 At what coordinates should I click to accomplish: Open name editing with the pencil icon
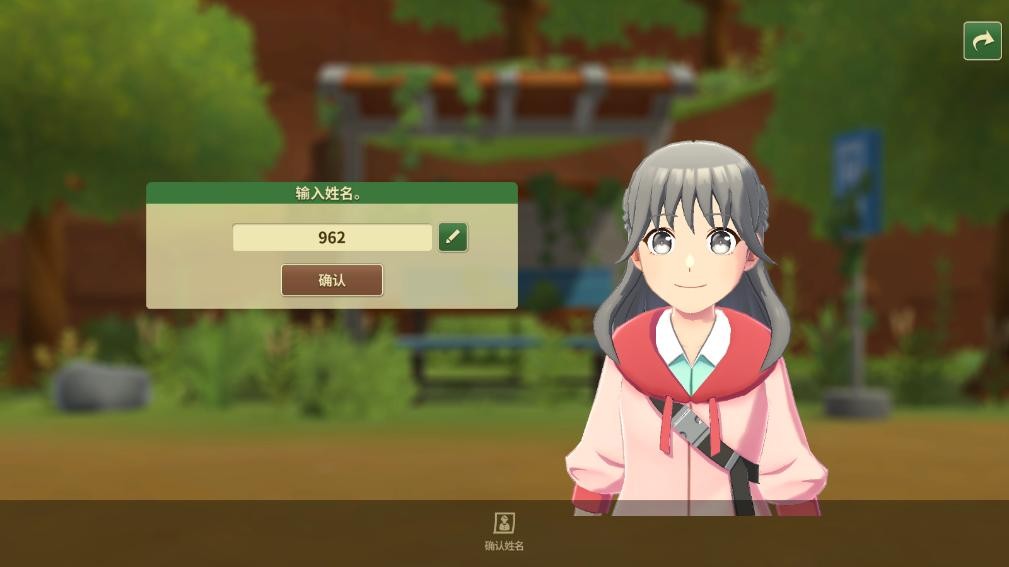point(453,237)
